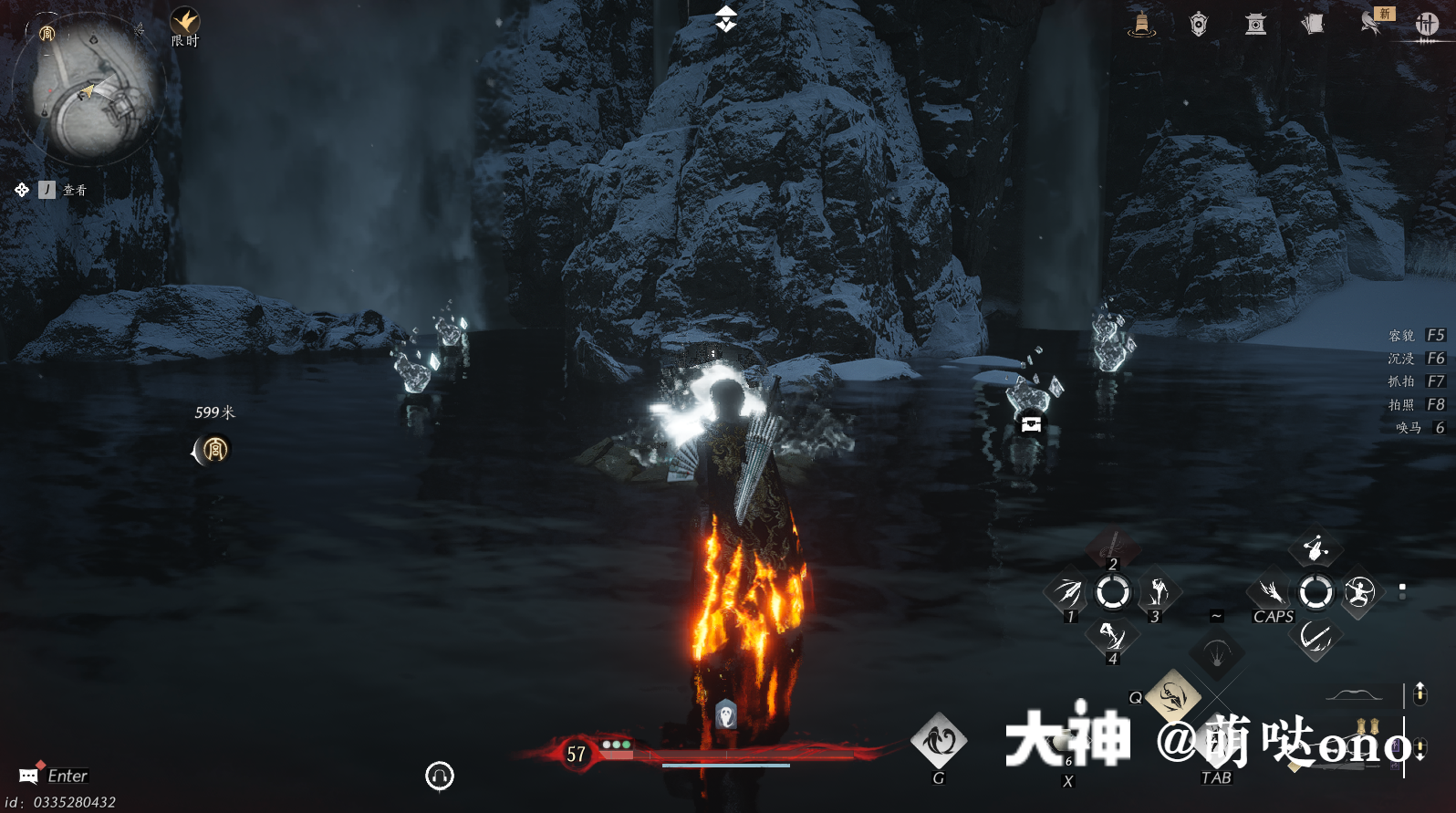Use the highlighted Q skill diamond

point(1173,696)
